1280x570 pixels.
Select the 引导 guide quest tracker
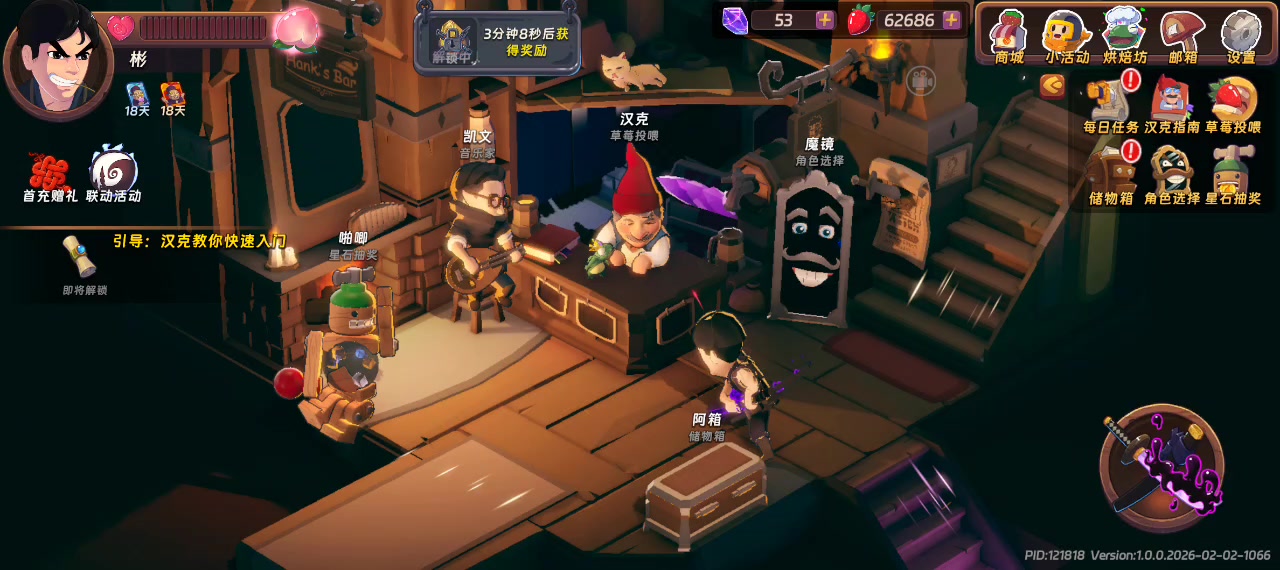click(x=200, y=241)
